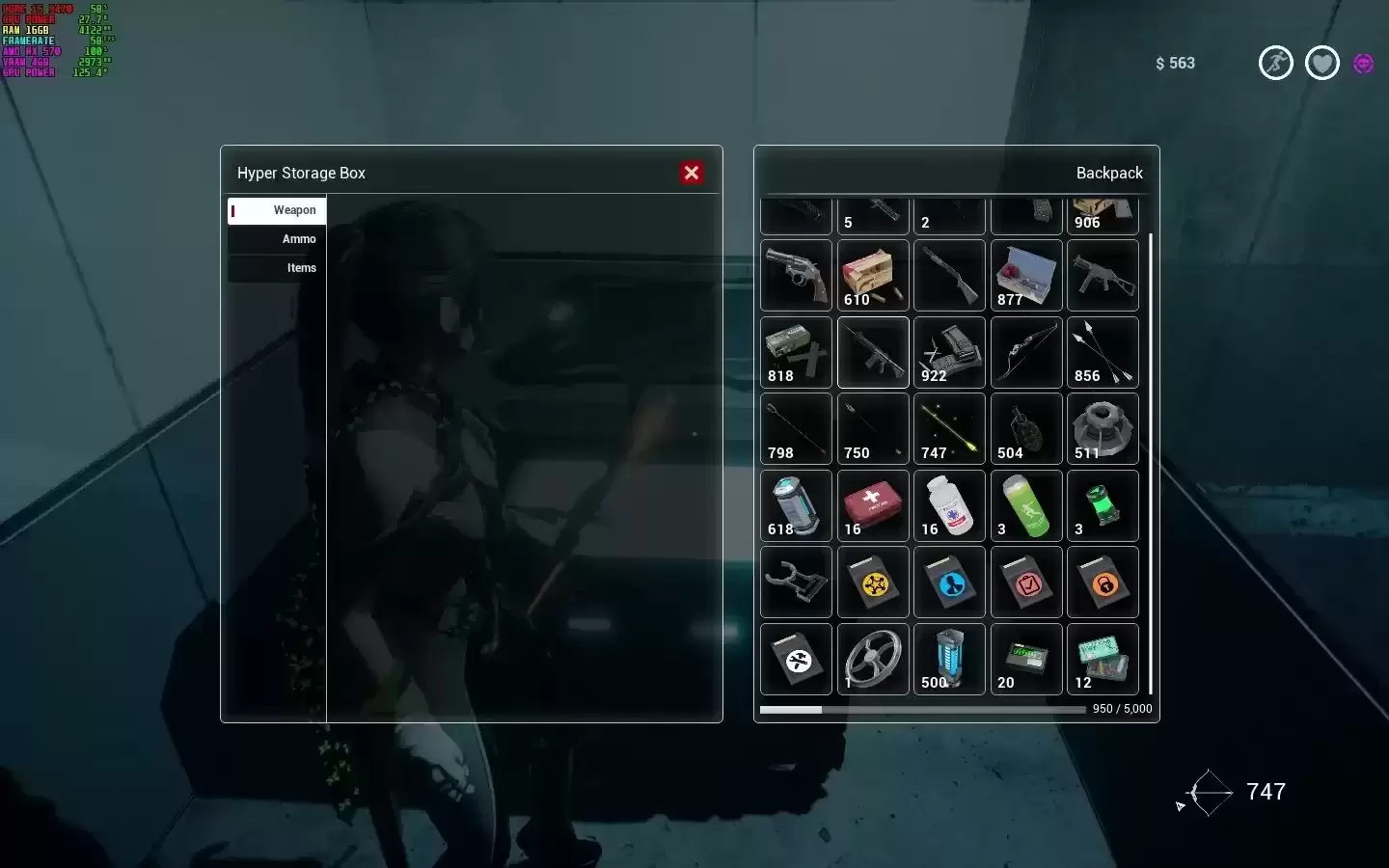Select the green energy drink can

pyautogui.click(x=1026, y=505)
